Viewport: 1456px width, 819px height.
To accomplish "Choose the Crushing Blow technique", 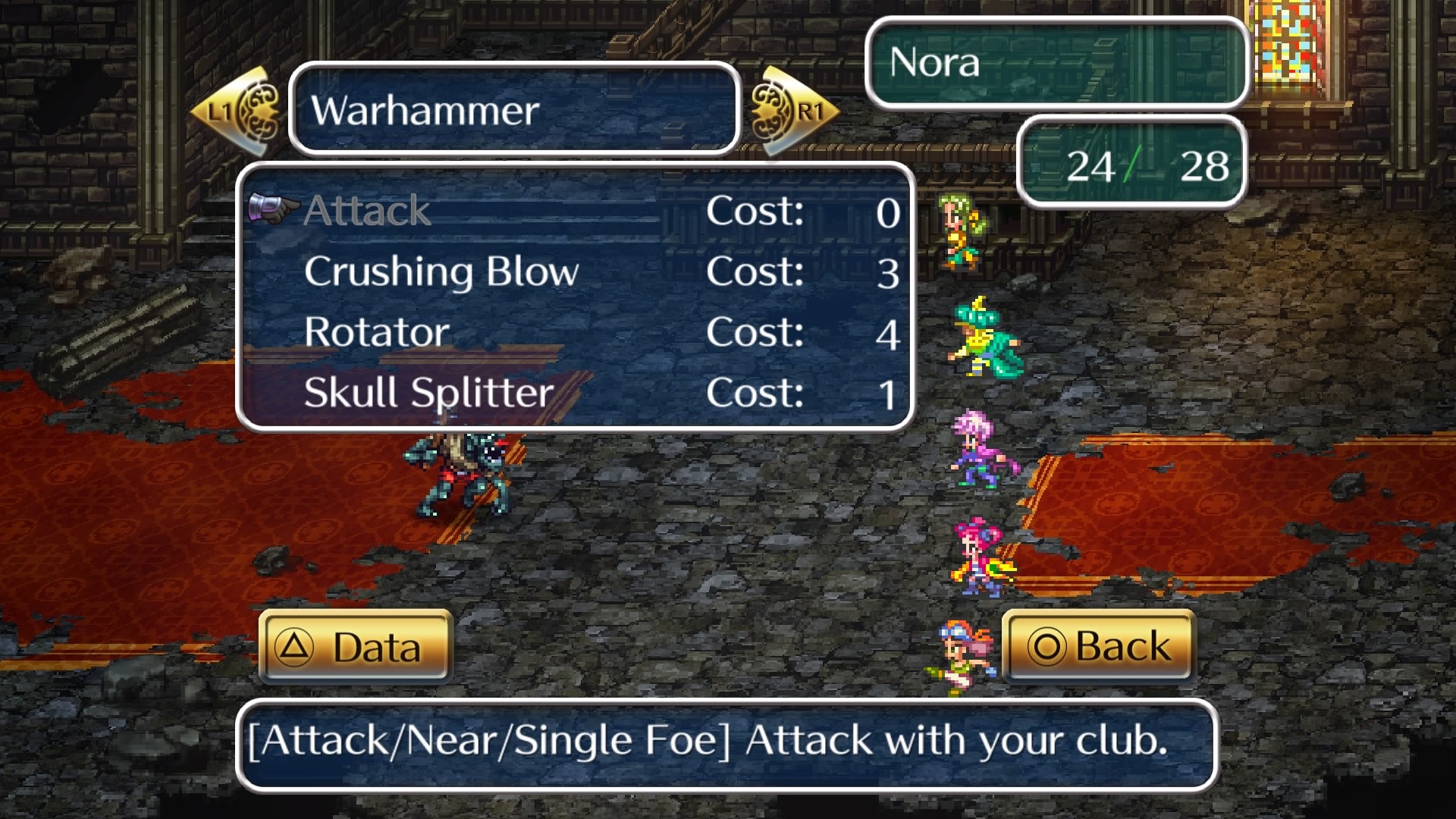I will click(x=441, y=271).
